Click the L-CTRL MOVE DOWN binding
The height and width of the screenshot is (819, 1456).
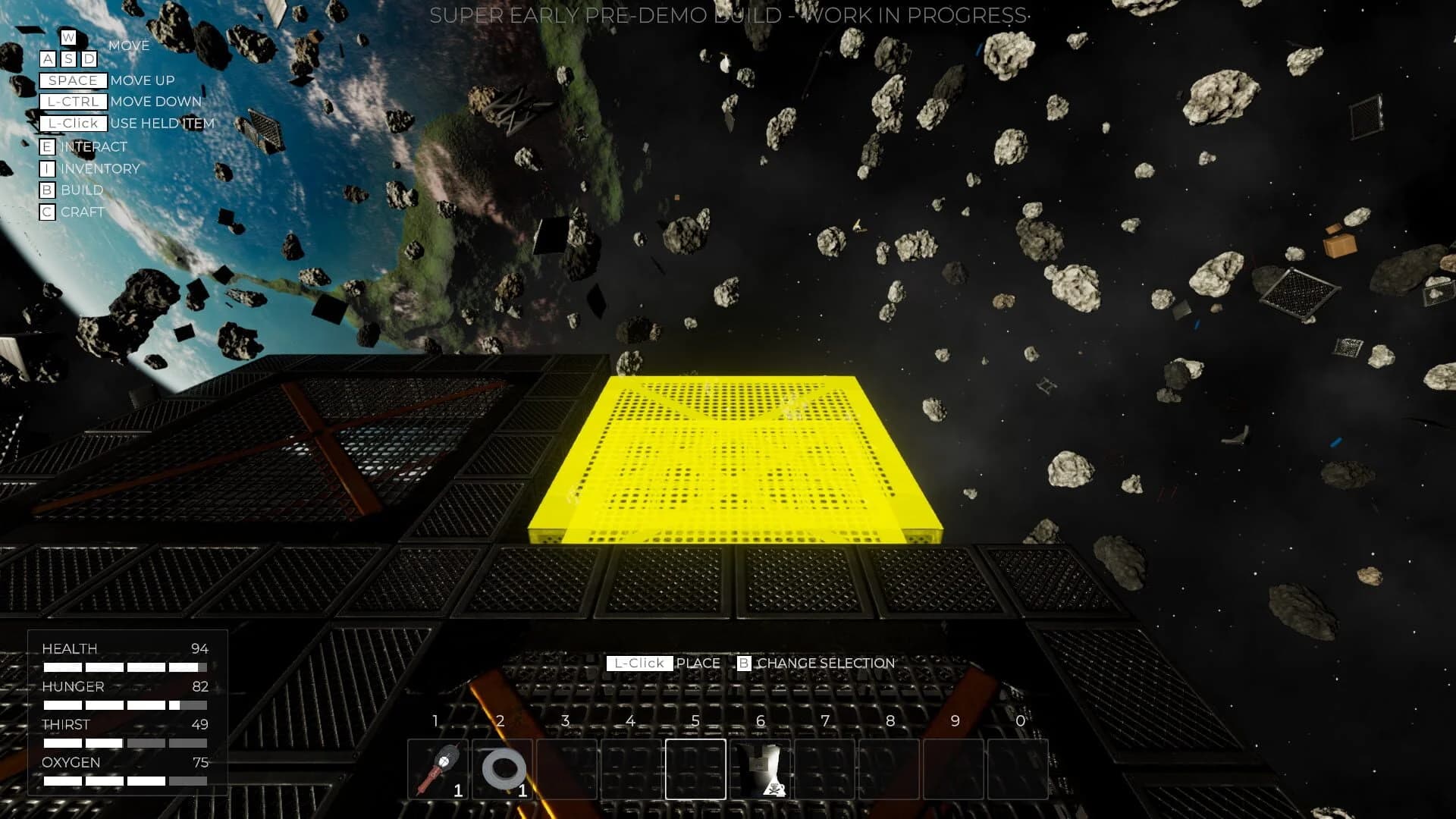pos(74,101)
